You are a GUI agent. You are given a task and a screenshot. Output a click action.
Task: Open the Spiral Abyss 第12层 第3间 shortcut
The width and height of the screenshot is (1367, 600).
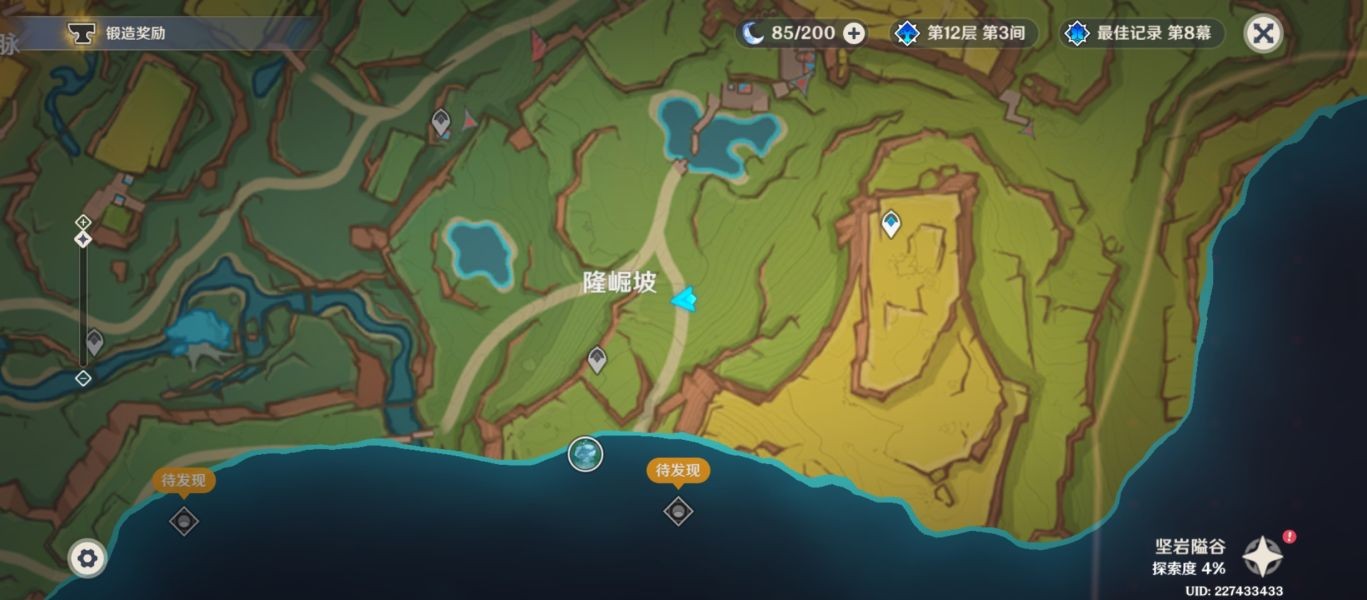coord(963,33)
